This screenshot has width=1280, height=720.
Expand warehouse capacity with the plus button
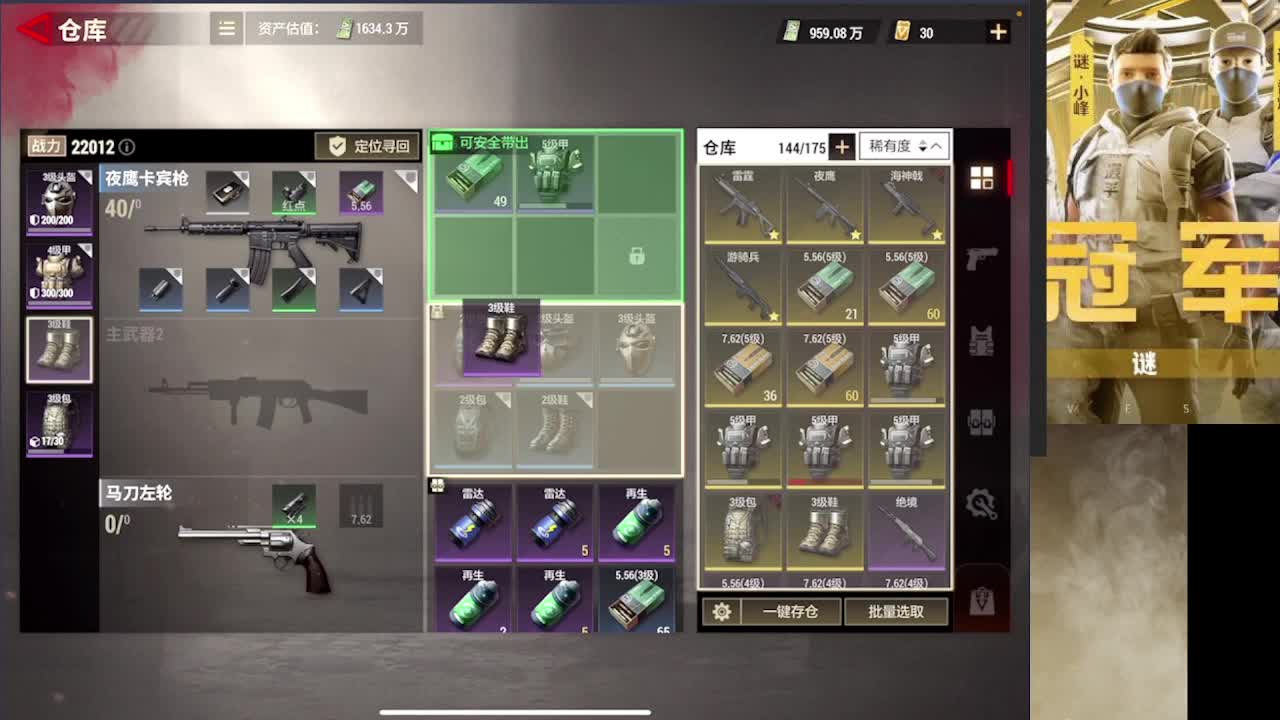(x=842, y=147)
